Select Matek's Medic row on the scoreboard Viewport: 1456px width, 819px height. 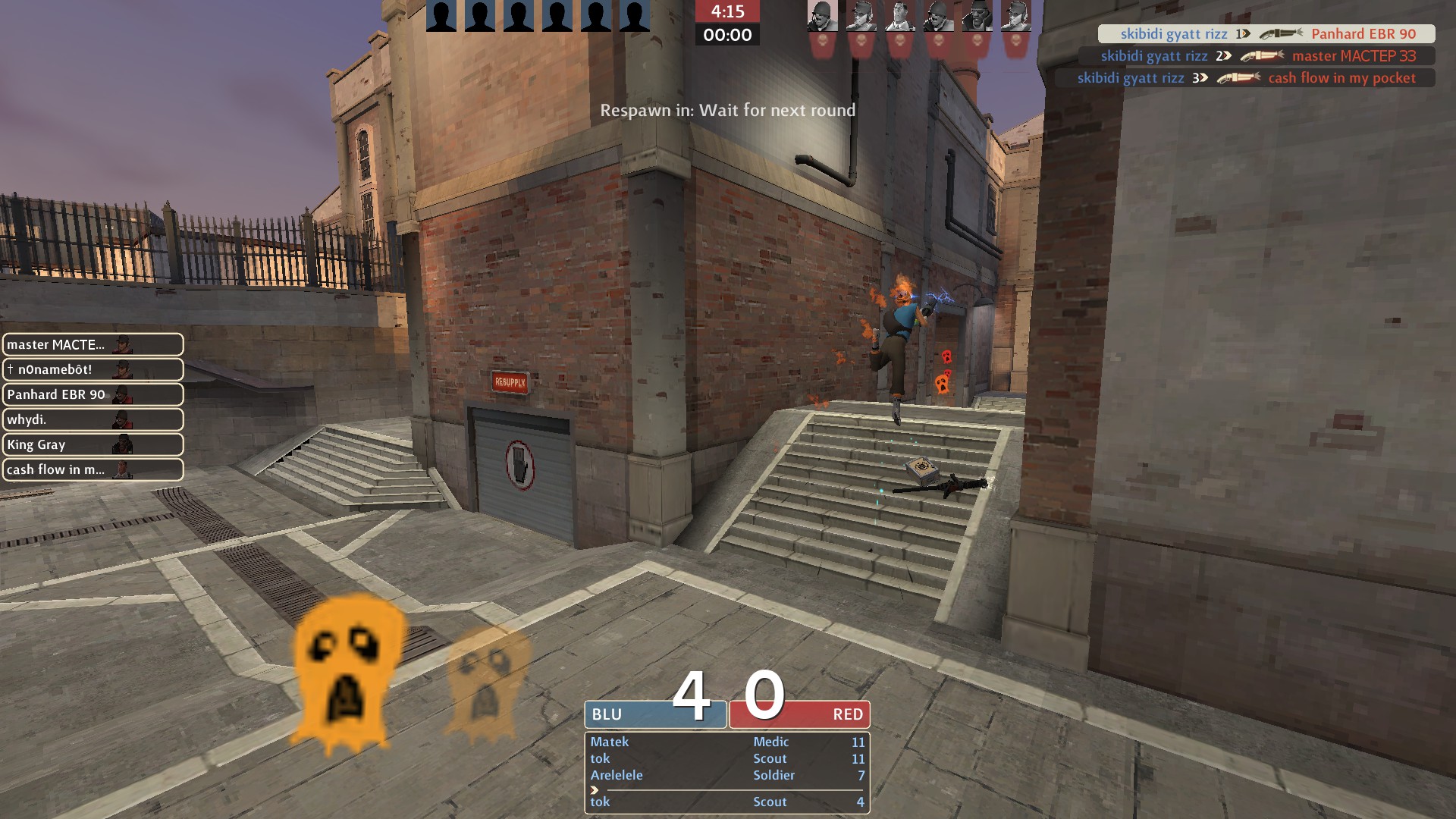coord(726,742)
